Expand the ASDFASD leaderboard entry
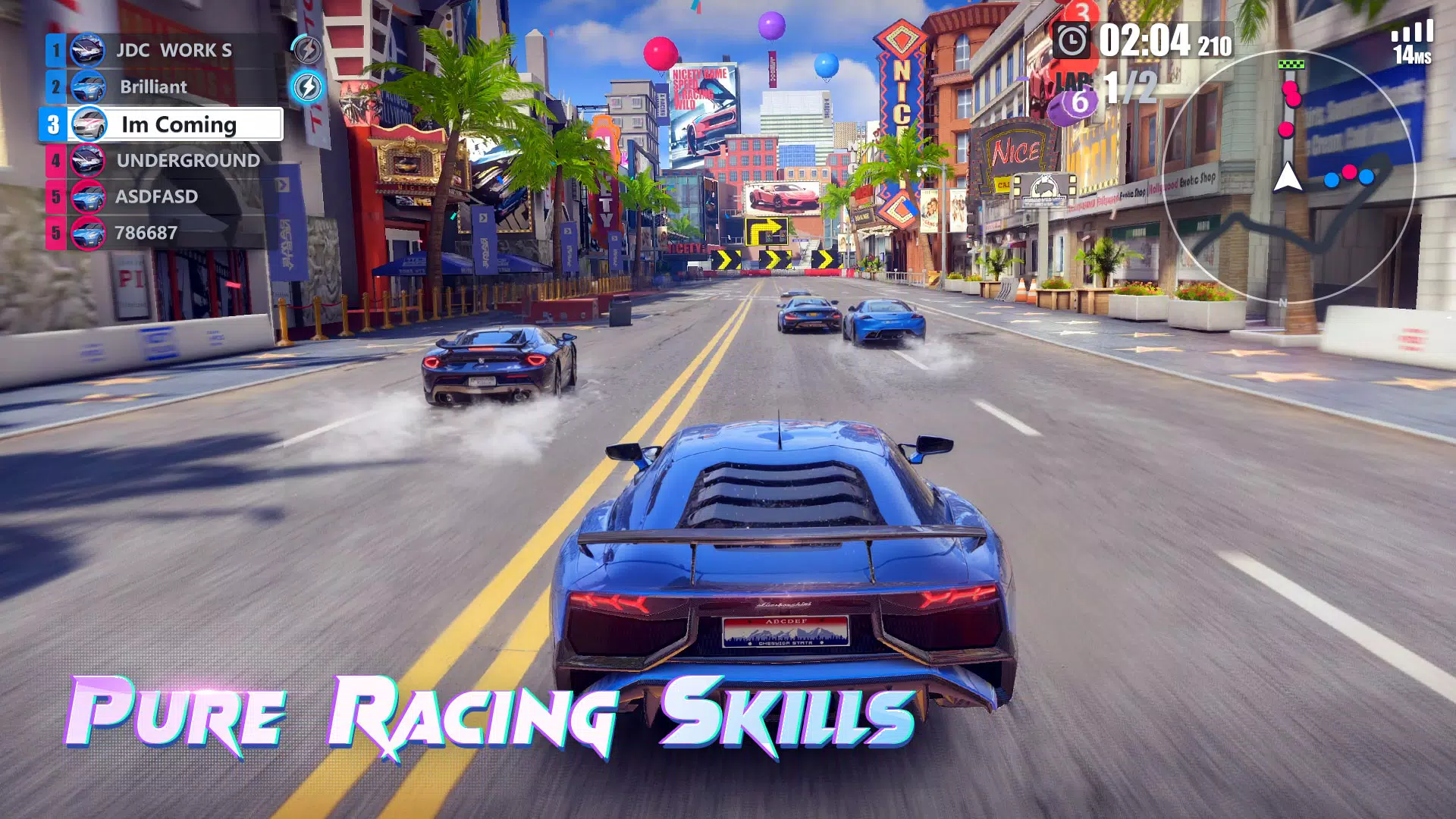The width and height of the screenshot is (1456, 819). [156, 196]
